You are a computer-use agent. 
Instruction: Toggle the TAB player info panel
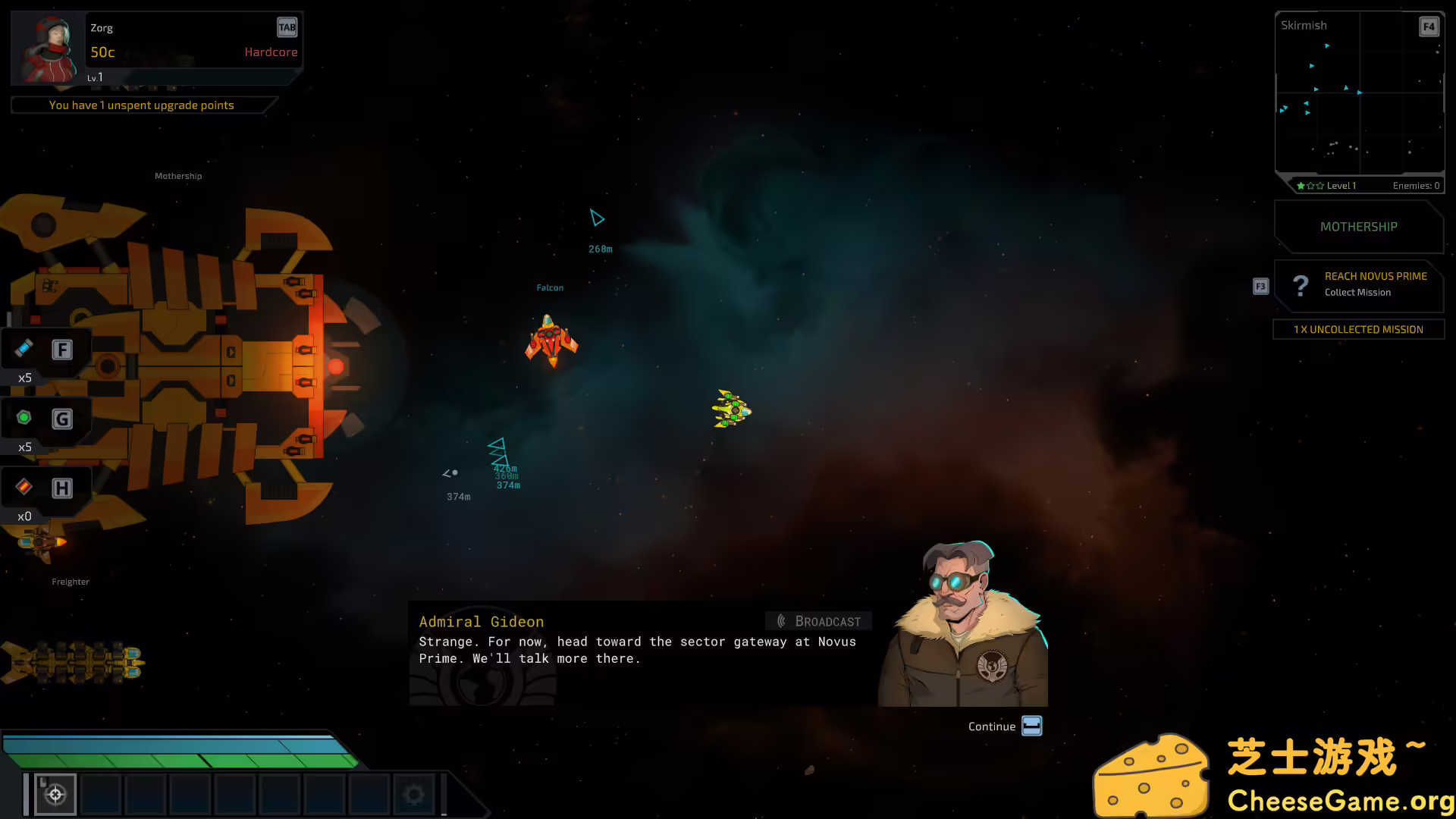[x=287, y=27]
